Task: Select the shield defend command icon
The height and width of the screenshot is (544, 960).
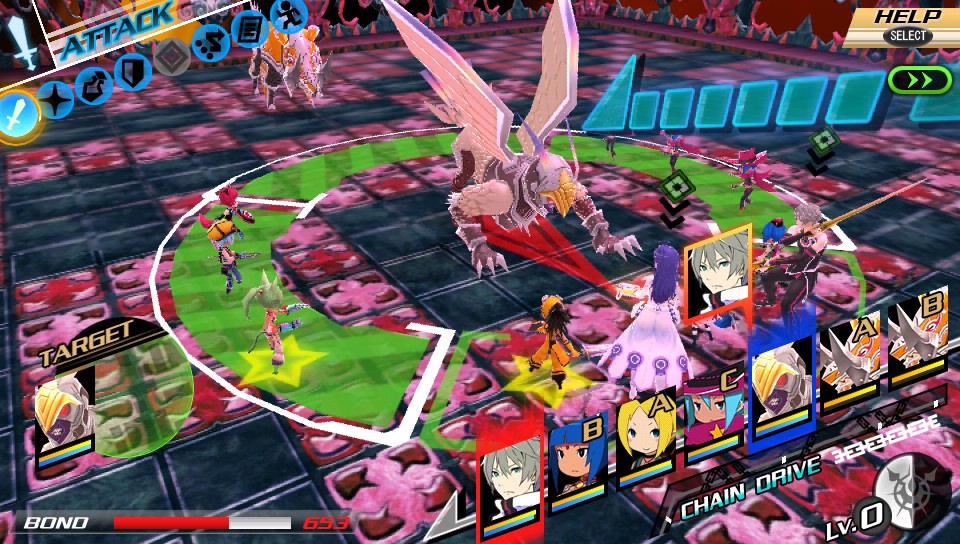Action: pyautogui.click(x=131, y=70)
